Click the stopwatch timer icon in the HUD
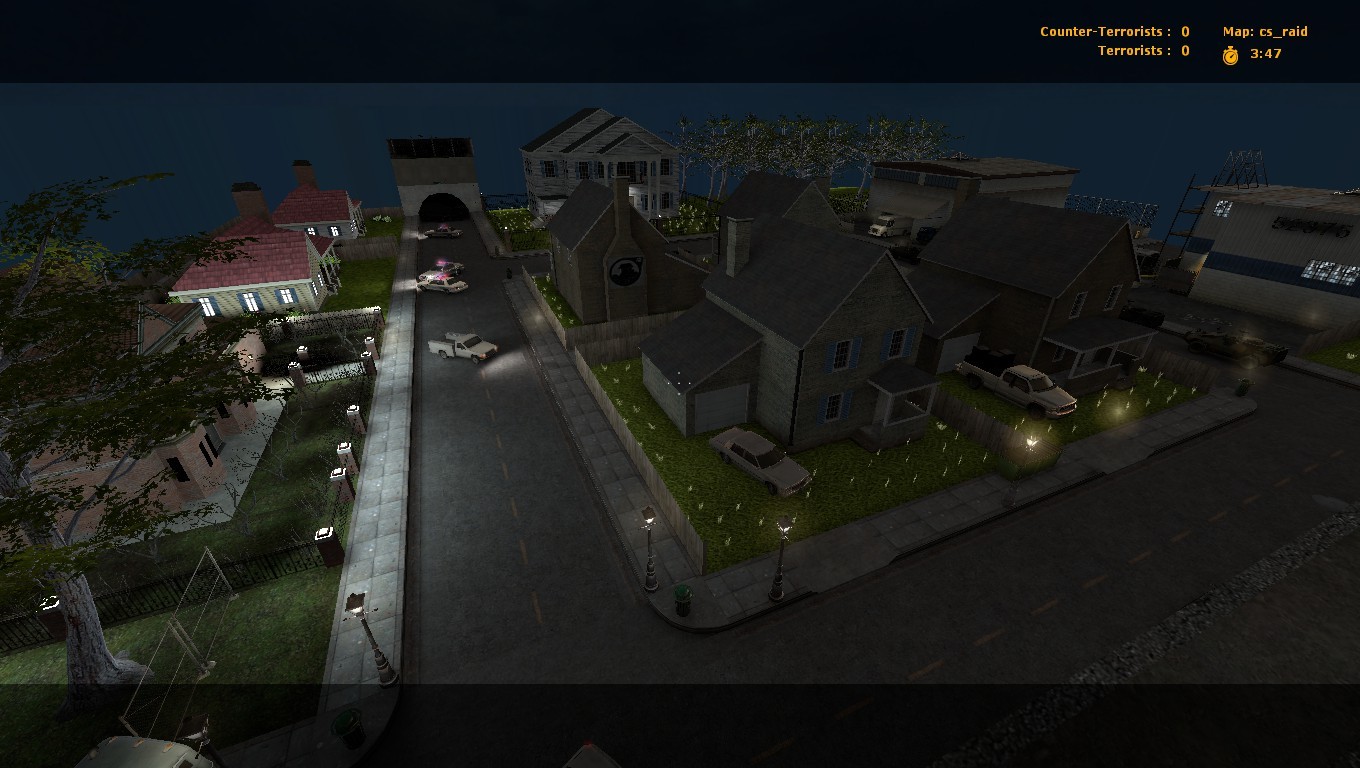The image size is (1360, 768). point(1228,55)
